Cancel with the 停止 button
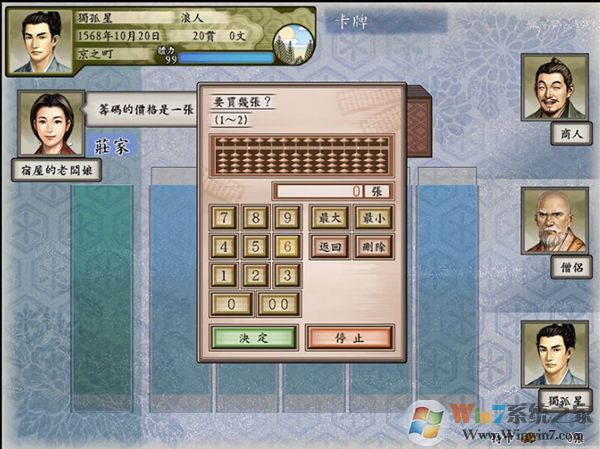The width and height of the screenshot is (600, 449). click(349, 337)
